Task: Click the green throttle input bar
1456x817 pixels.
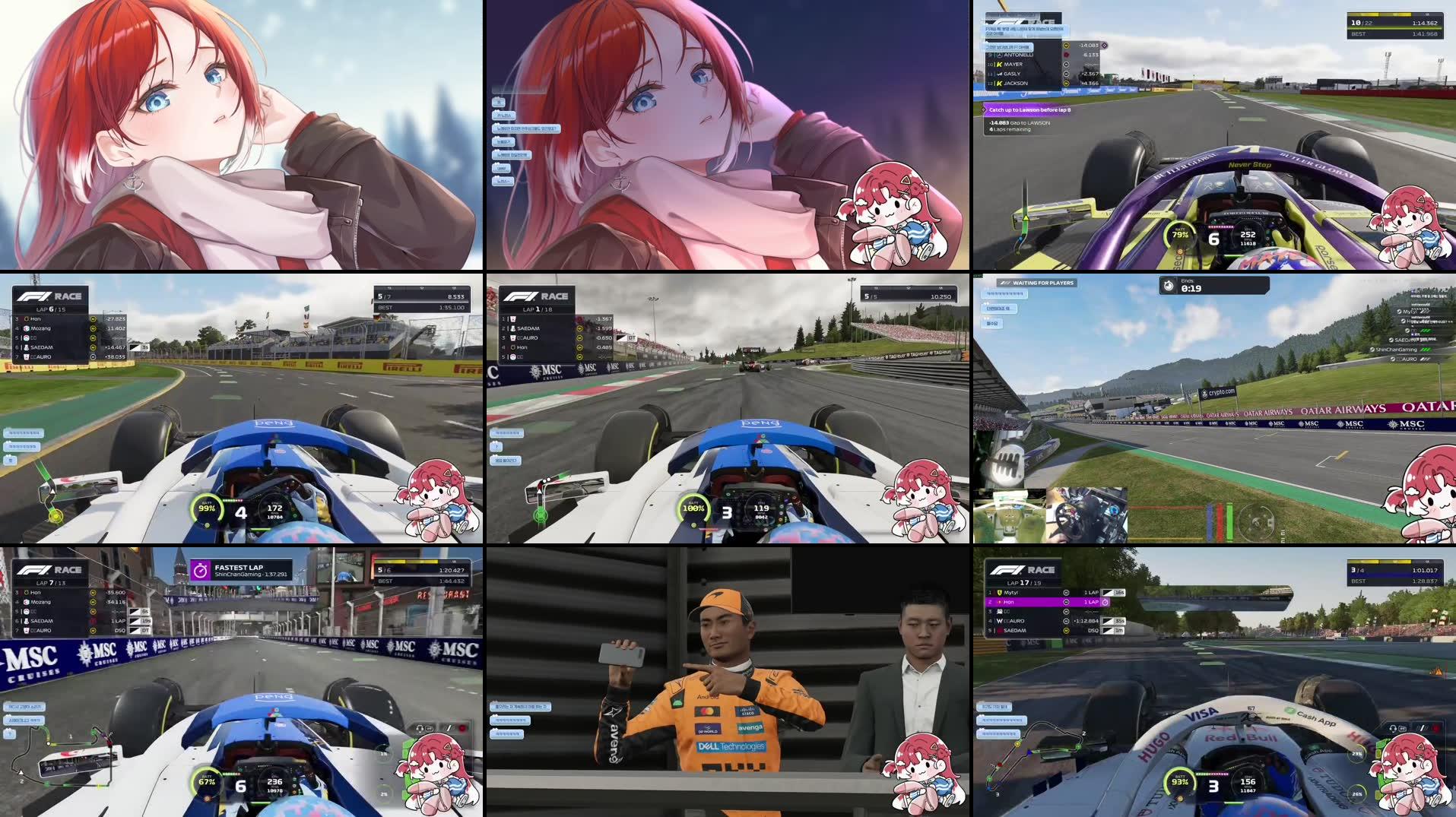Action: (x=1229, y=522)
